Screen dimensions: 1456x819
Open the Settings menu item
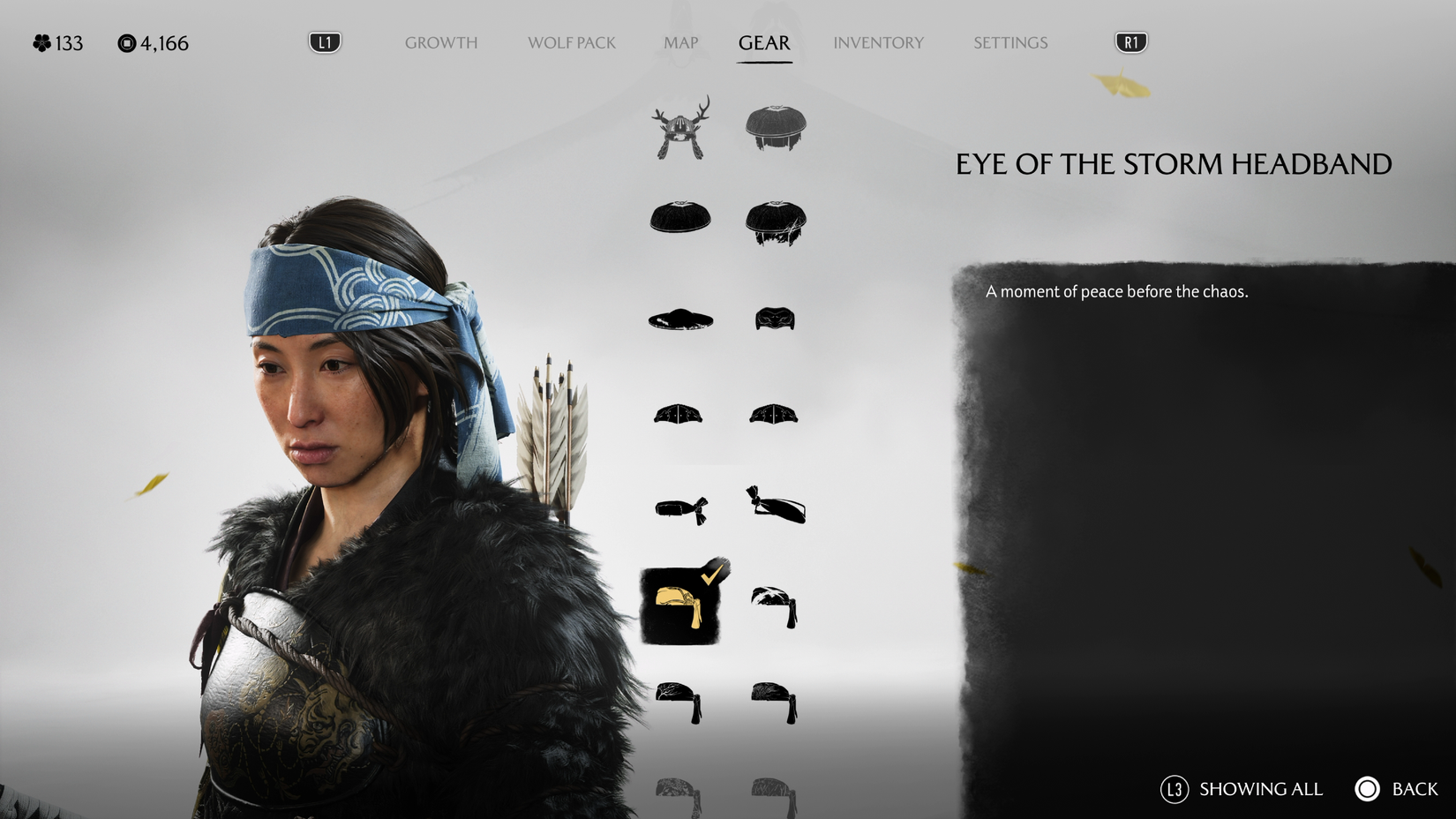point(1009,42)
